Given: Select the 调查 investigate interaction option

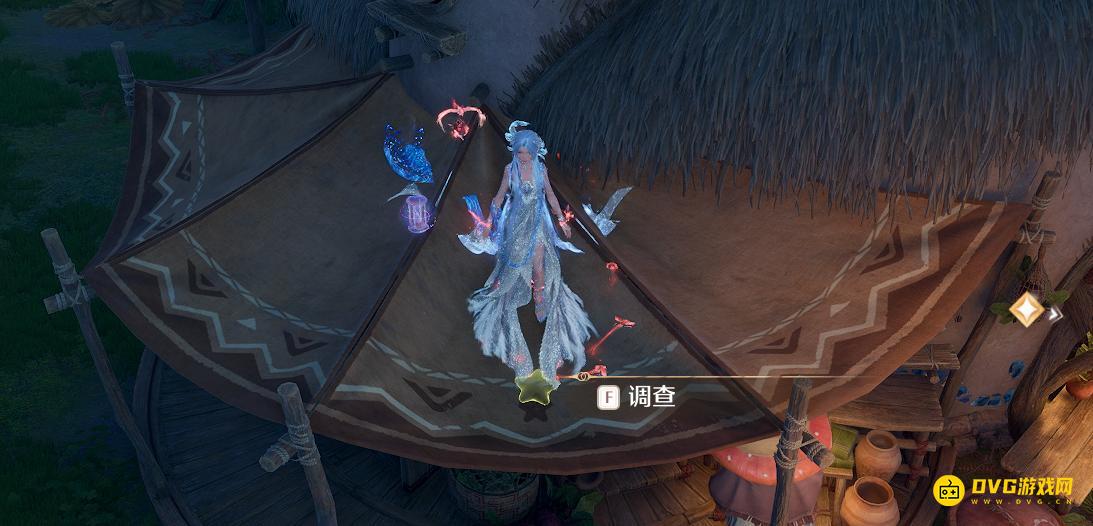Looking at the screenshot, I should point(637,397).
